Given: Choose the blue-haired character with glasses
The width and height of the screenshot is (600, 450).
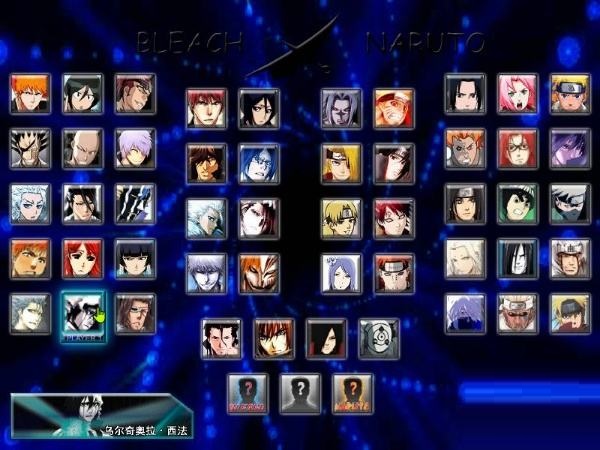Looking at the screenshot, I should 259,163.
